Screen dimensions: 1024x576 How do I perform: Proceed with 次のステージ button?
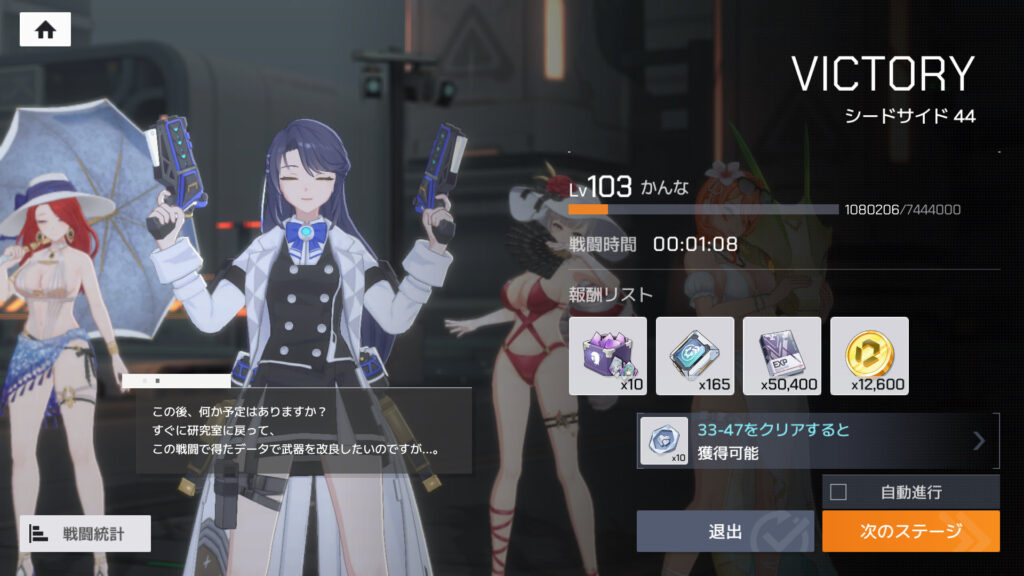(x=910, y=531)
